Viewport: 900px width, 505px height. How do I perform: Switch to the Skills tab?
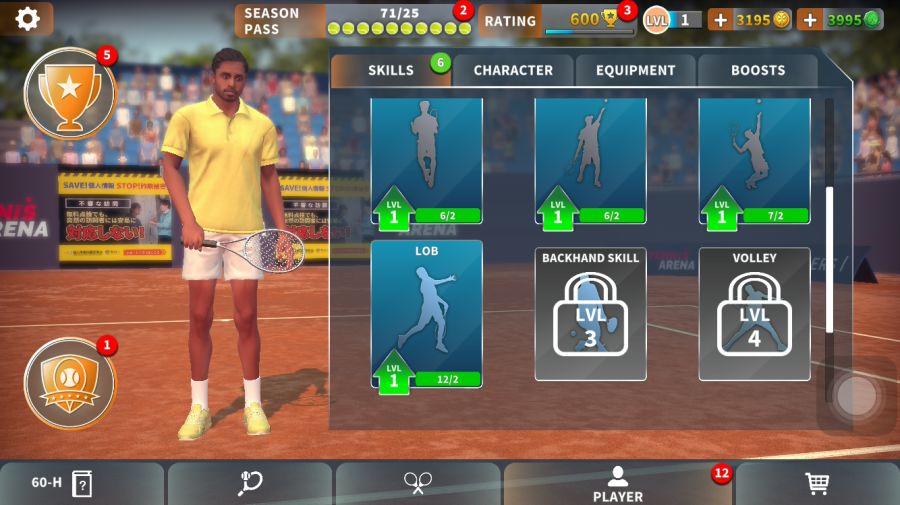(x=390, y=71)
